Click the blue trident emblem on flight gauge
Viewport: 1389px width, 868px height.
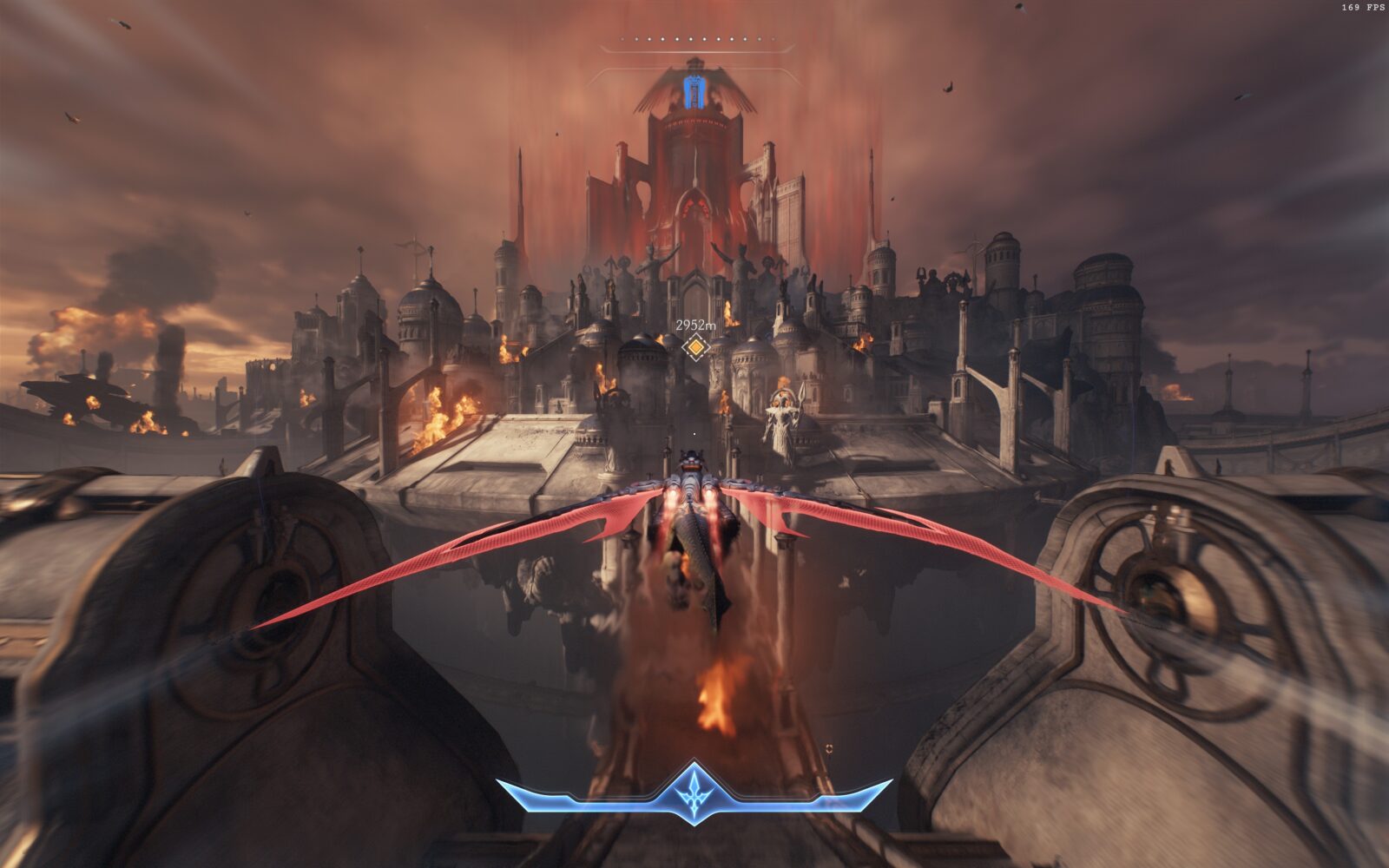point(694,792)
